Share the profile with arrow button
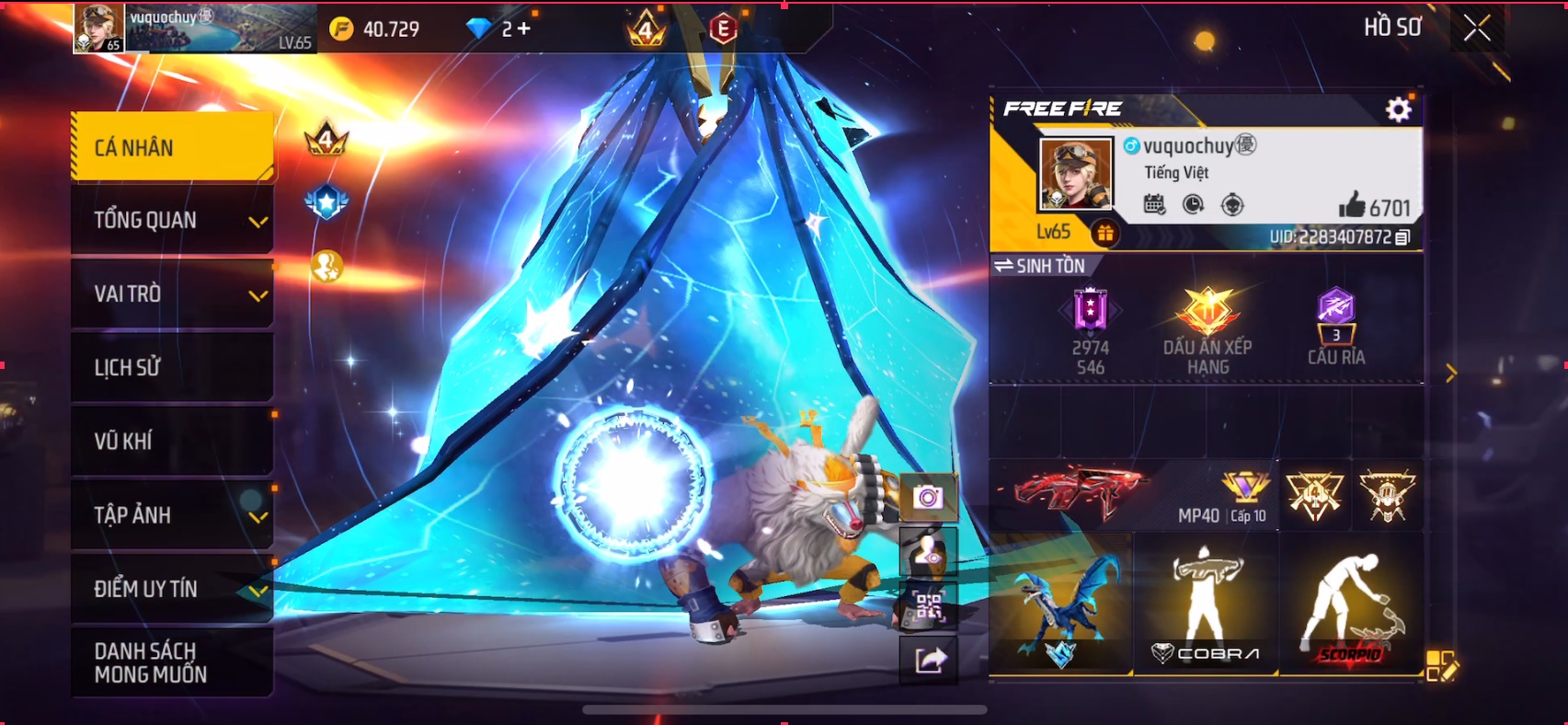This screenshot has width=1568, height=725. point(928,660)
